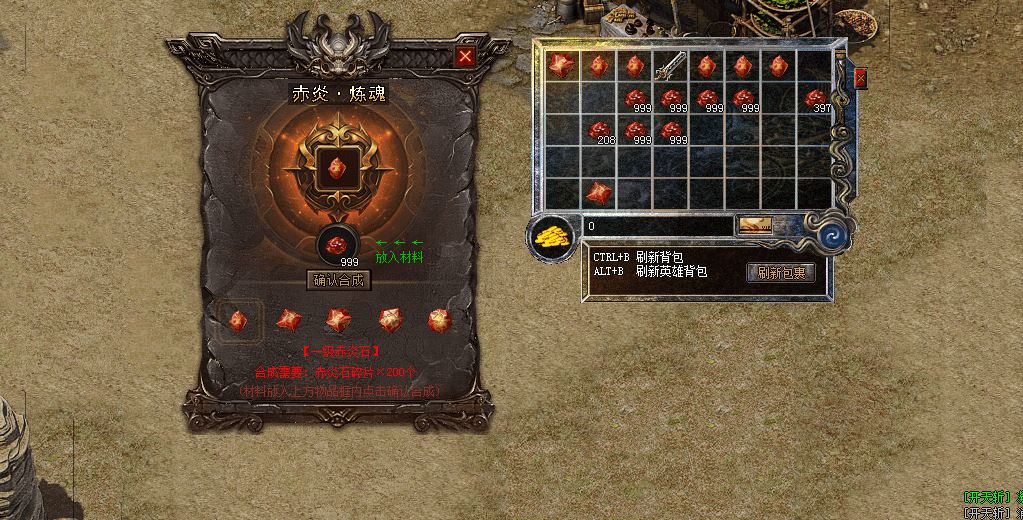The image size is (1023, 520).
Task: Click the 确认合成 confirm synthesis button
Action: click(x=340, y=281)
